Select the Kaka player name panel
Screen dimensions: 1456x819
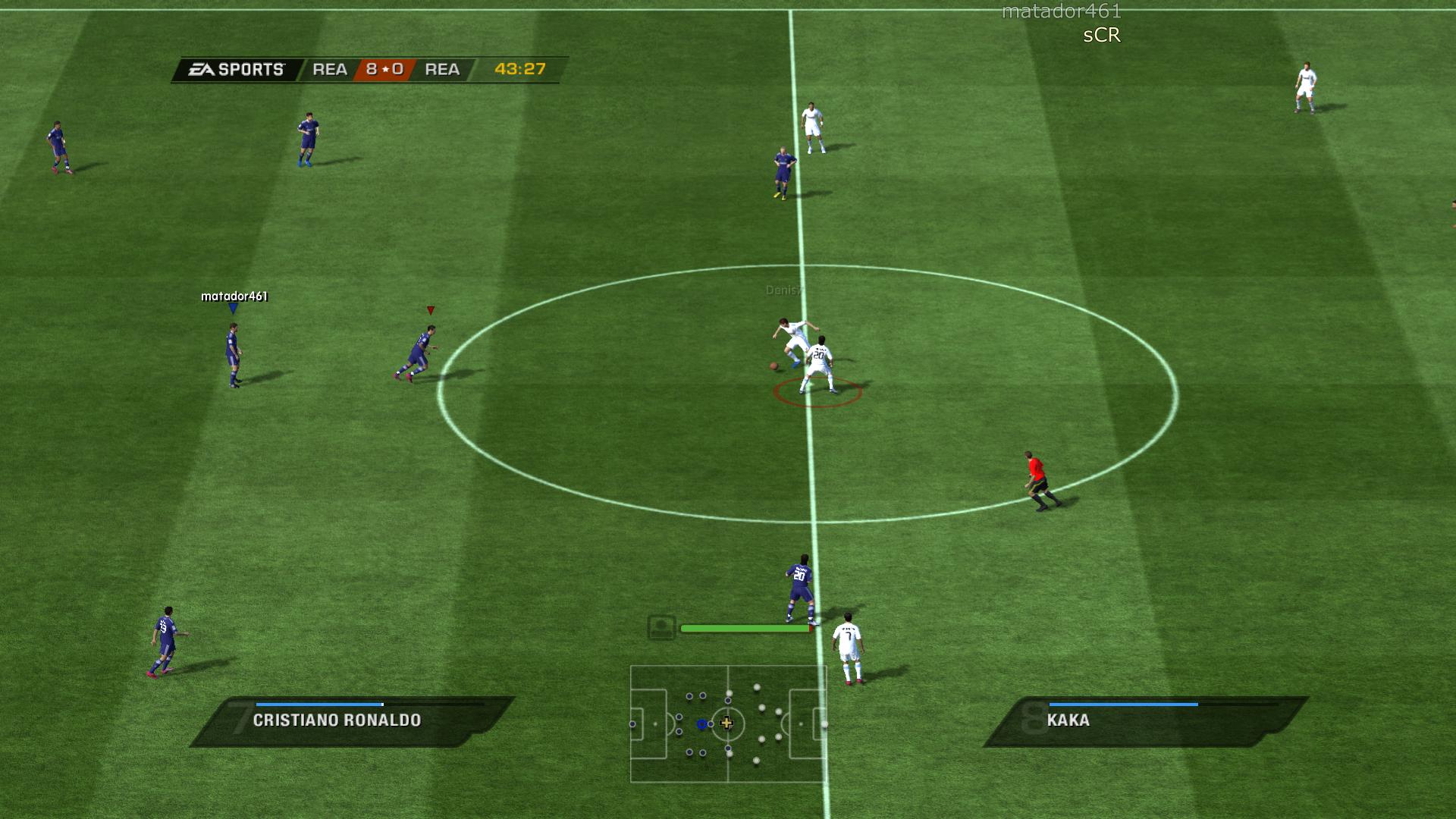tap(1144, 721)
